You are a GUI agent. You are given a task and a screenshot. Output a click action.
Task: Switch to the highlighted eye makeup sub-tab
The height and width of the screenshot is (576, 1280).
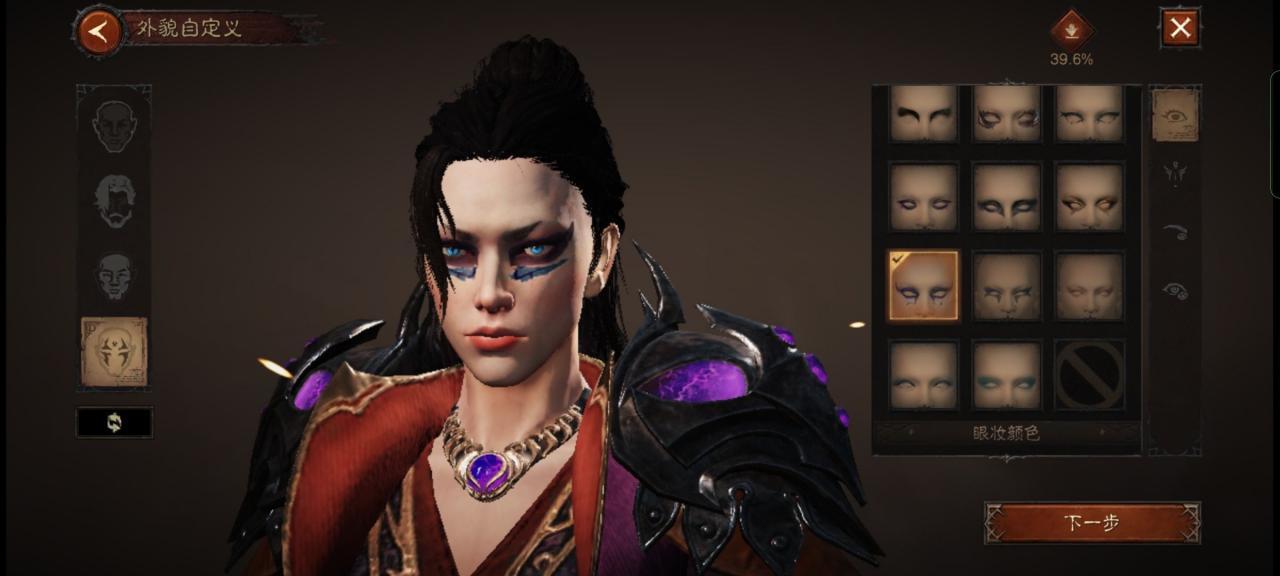click(x=1175, y=115)
